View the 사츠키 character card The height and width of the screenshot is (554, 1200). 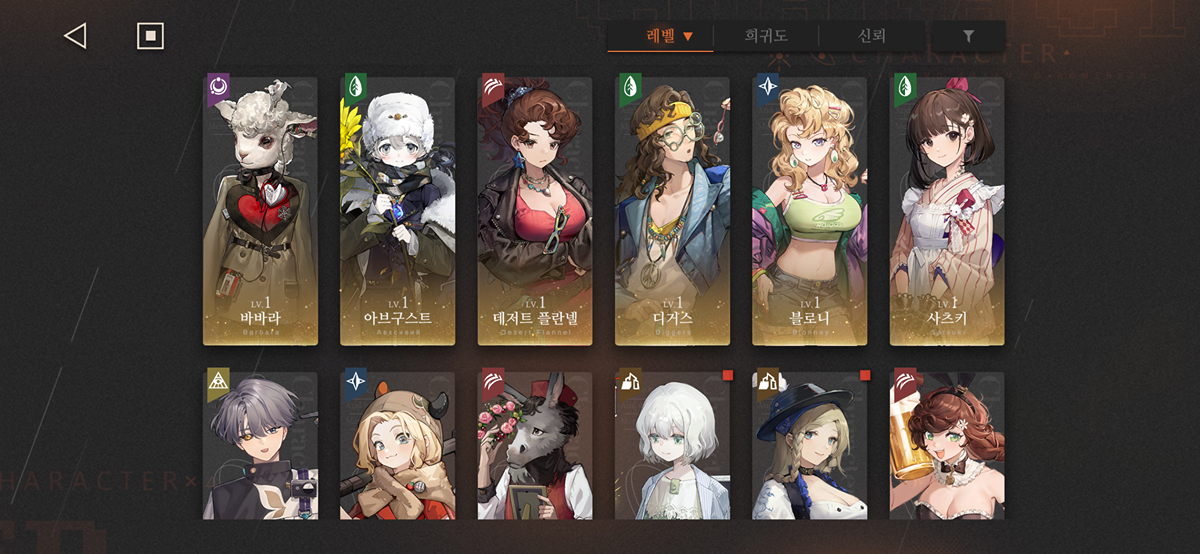pyautogui.click(x=947, y=211)
